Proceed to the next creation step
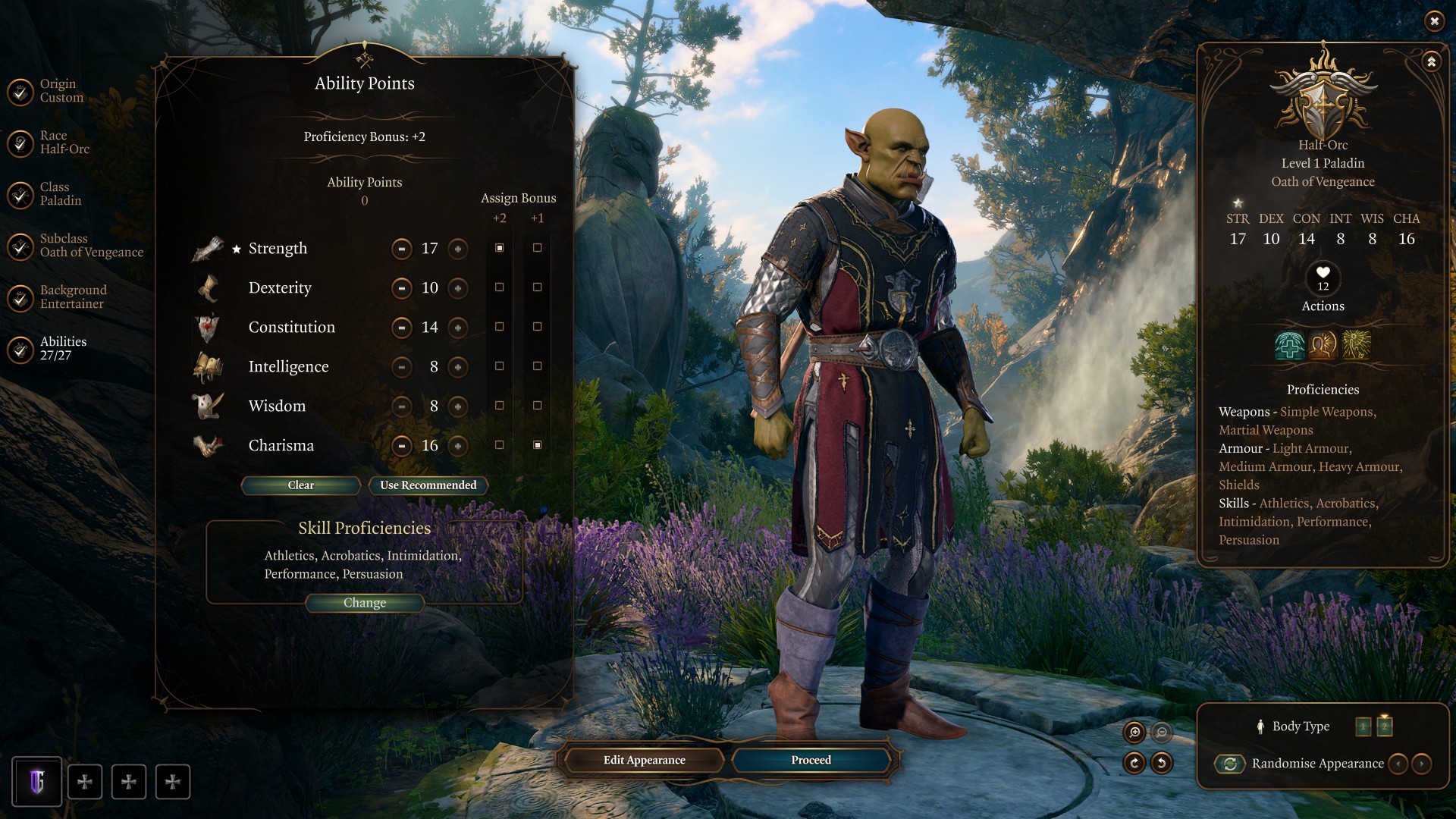The width and height of the screenshot is (1456, 819). [811, 760]
